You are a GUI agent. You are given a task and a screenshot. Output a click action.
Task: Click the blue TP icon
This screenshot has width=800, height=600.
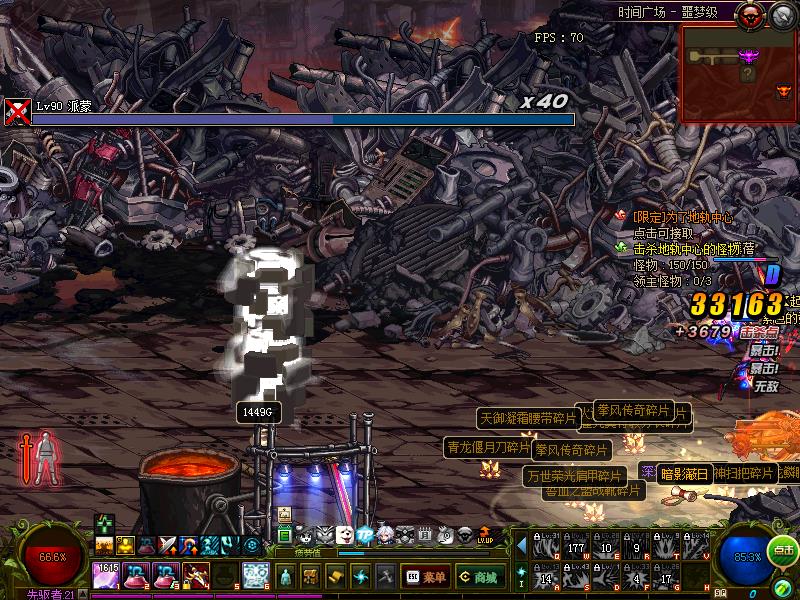pos(365,535)
